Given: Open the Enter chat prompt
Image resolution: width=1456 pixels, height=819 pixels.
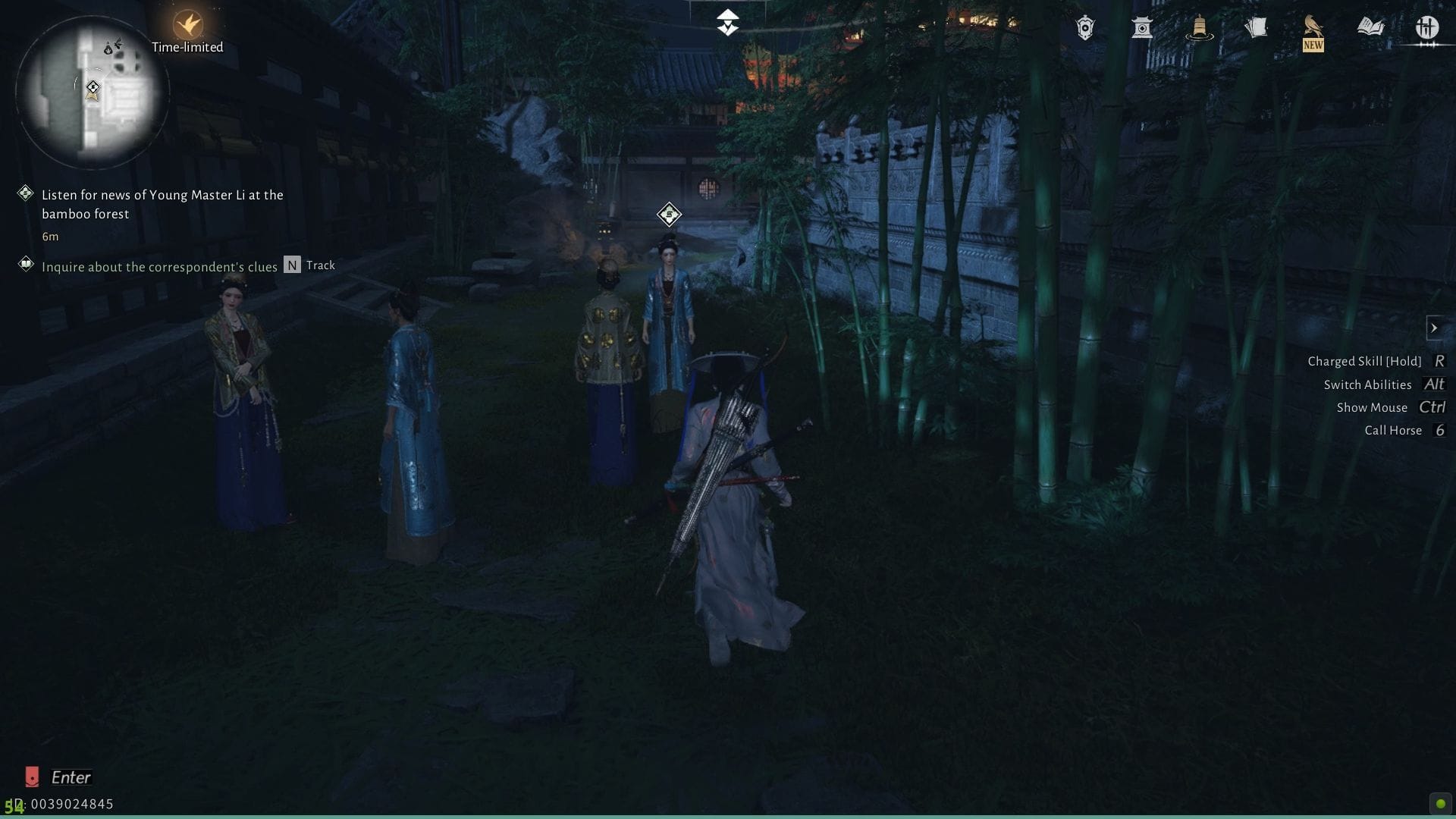Looking at the screenshot, I should [72, 777].
